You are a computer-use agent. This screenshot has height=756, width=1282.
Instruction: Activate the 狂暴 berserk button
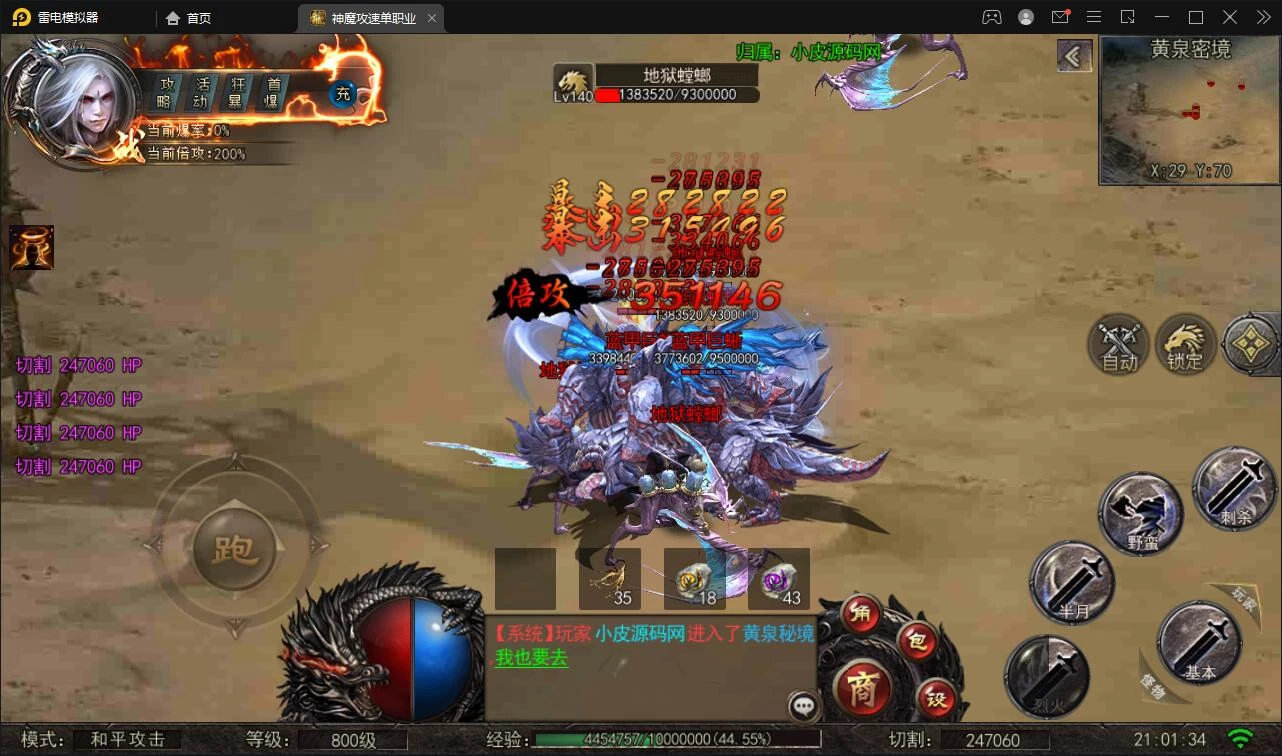238,93
